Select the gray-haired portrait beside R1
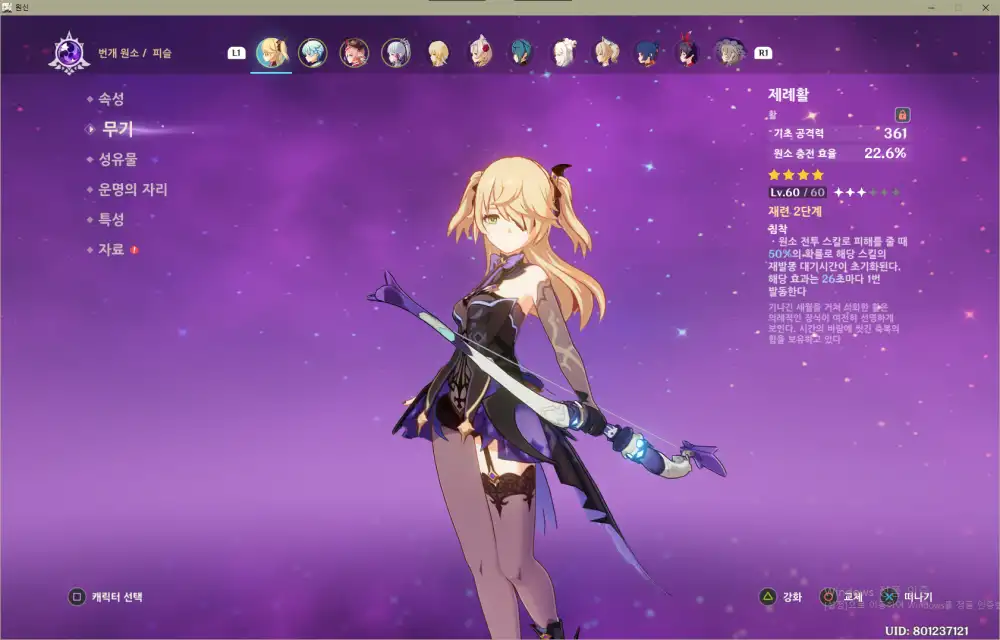This screenshot has height=640, width=1000. (729, 52)
